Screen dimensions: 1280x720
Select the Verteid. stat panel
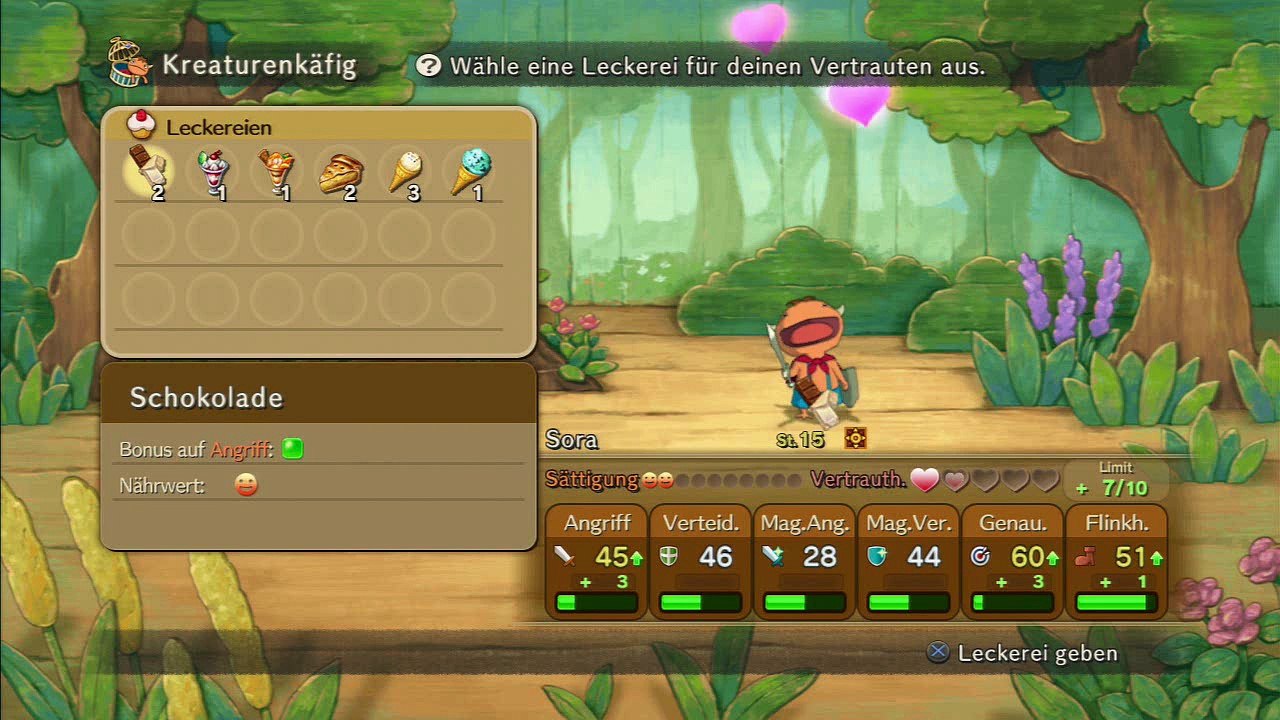(x=701, y=561)
